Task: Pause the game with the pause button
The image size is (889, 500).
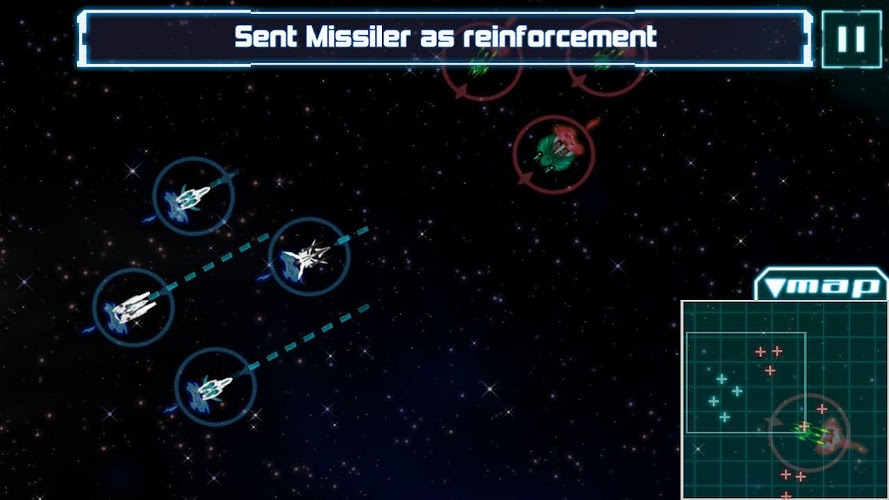Action: [x=851, y=39]
